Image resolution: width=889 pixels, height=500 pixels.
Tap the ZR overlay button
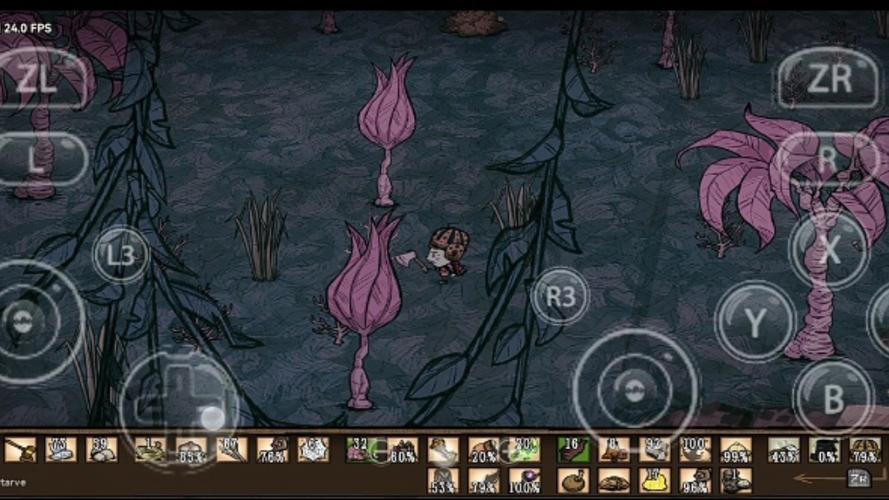(827, 79)
